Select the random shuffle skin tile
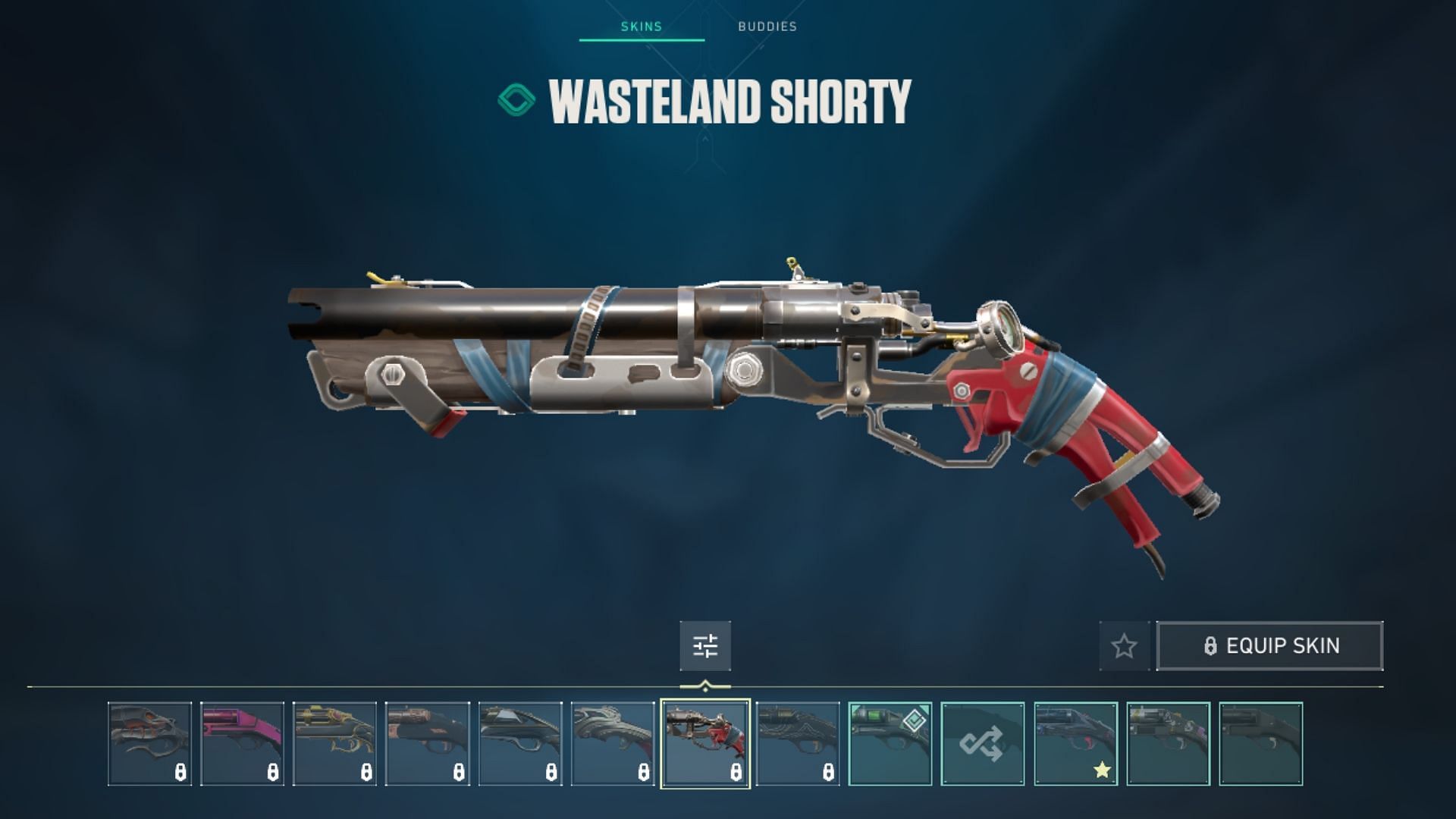The image size is (1456, 819). pyautogui.click(x=983, y=743)
